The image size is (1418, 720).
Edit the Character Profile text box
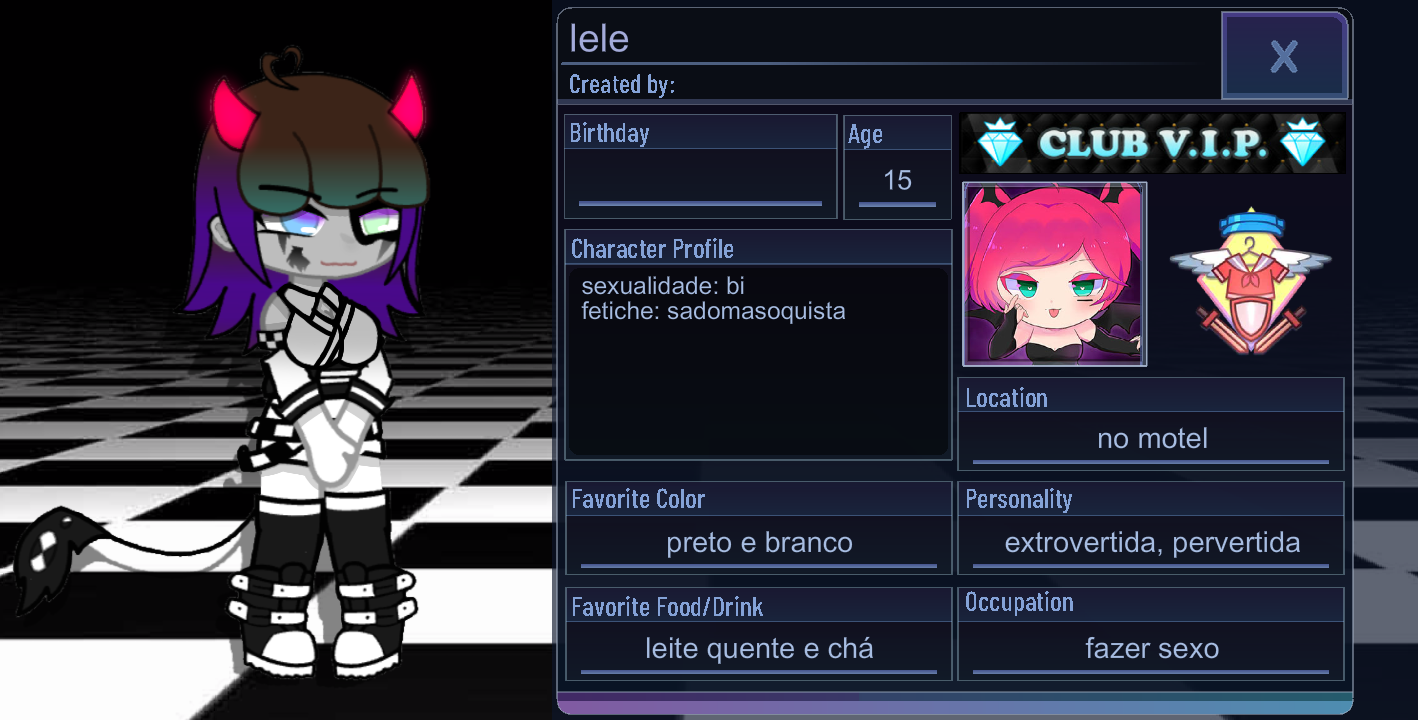(x=758, y=360)
